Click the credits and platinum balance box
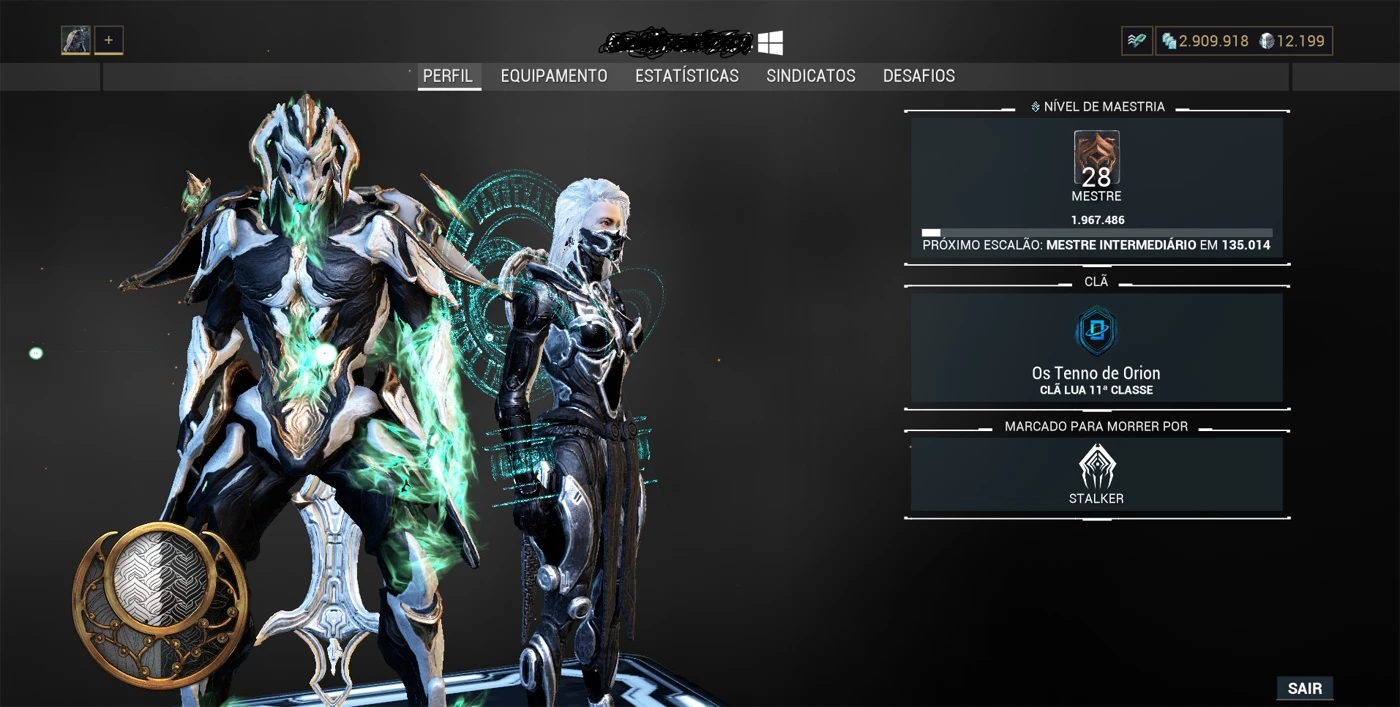Image resolution: width=1400 pixels, height=707 pixels. click(1244, 41)
